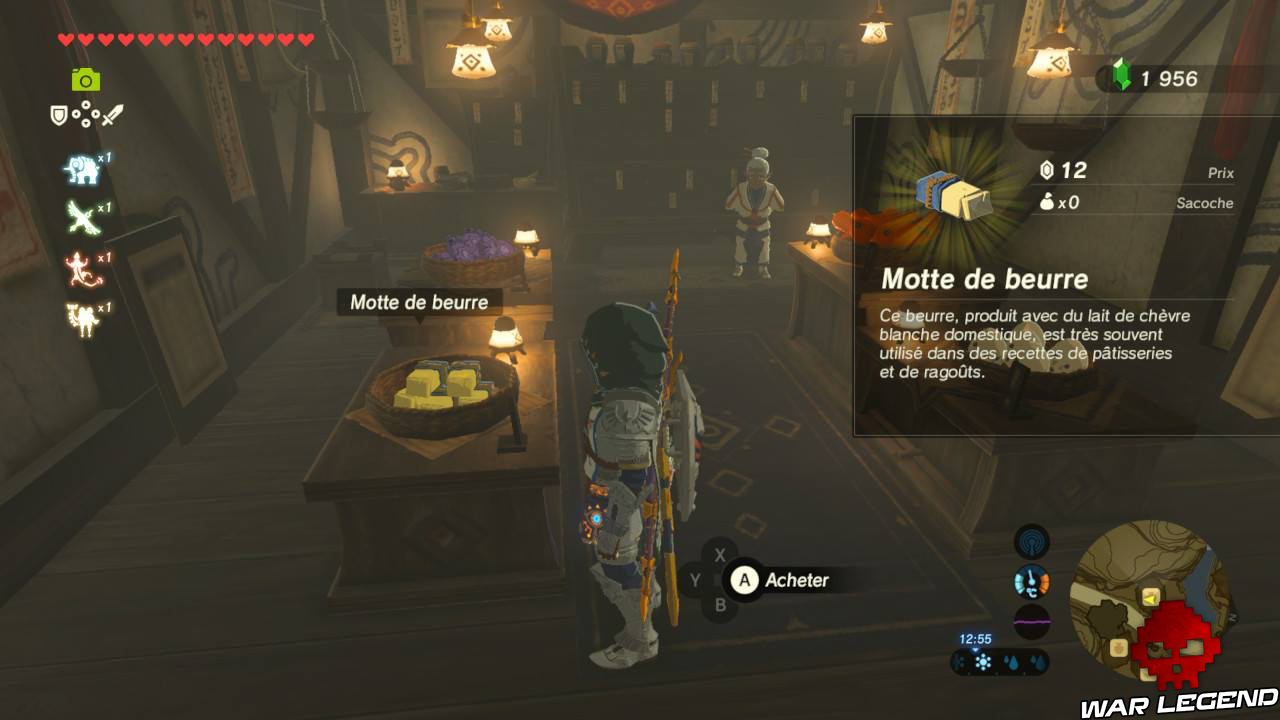Click a raindrop icon in the forecast bar
Image resolution: width=1280 pixels, height=720 pixels.
point(1012,662)
